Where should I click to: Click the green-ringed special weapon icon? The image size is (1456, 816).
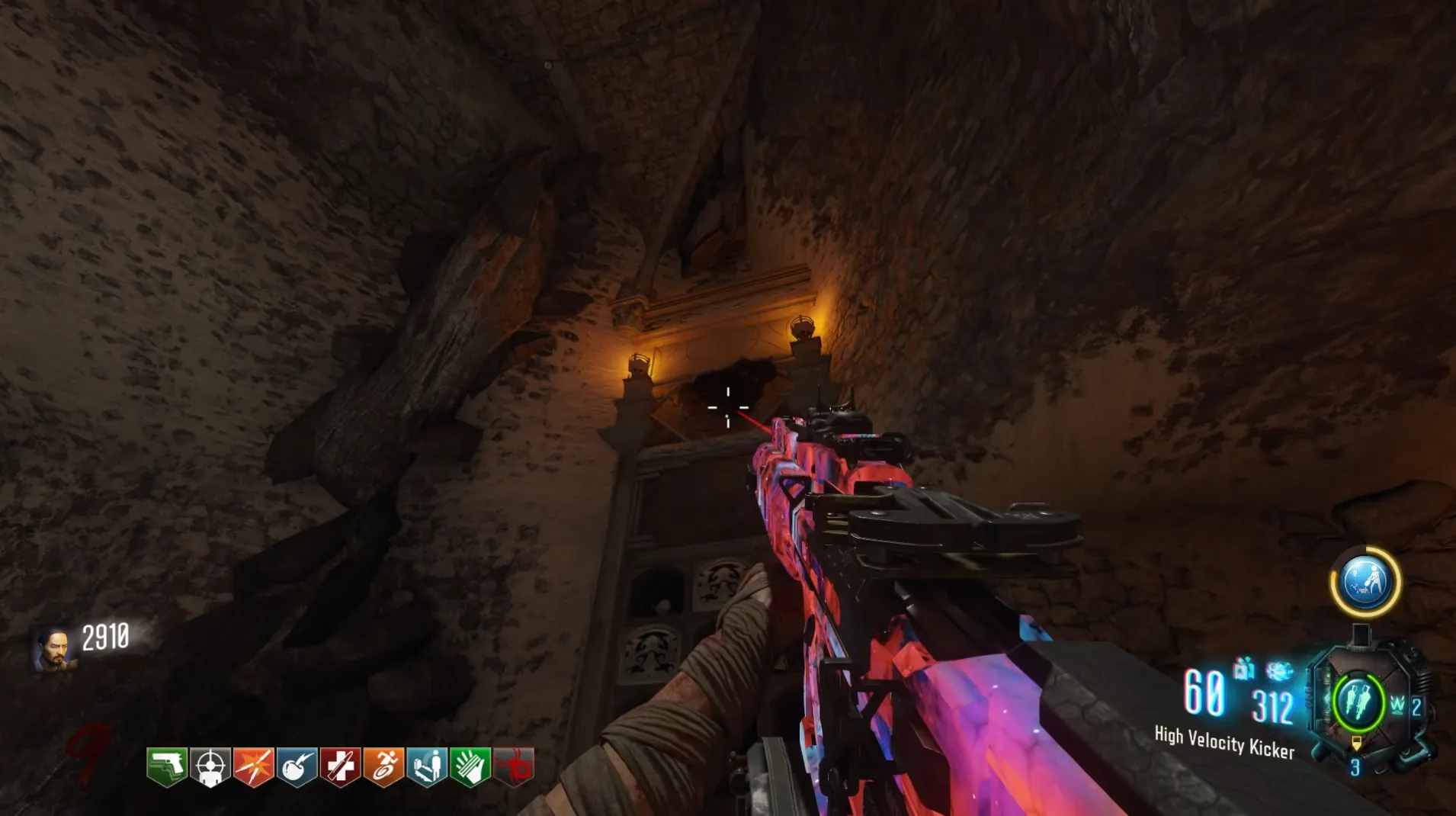click(x=1358, y=701)
